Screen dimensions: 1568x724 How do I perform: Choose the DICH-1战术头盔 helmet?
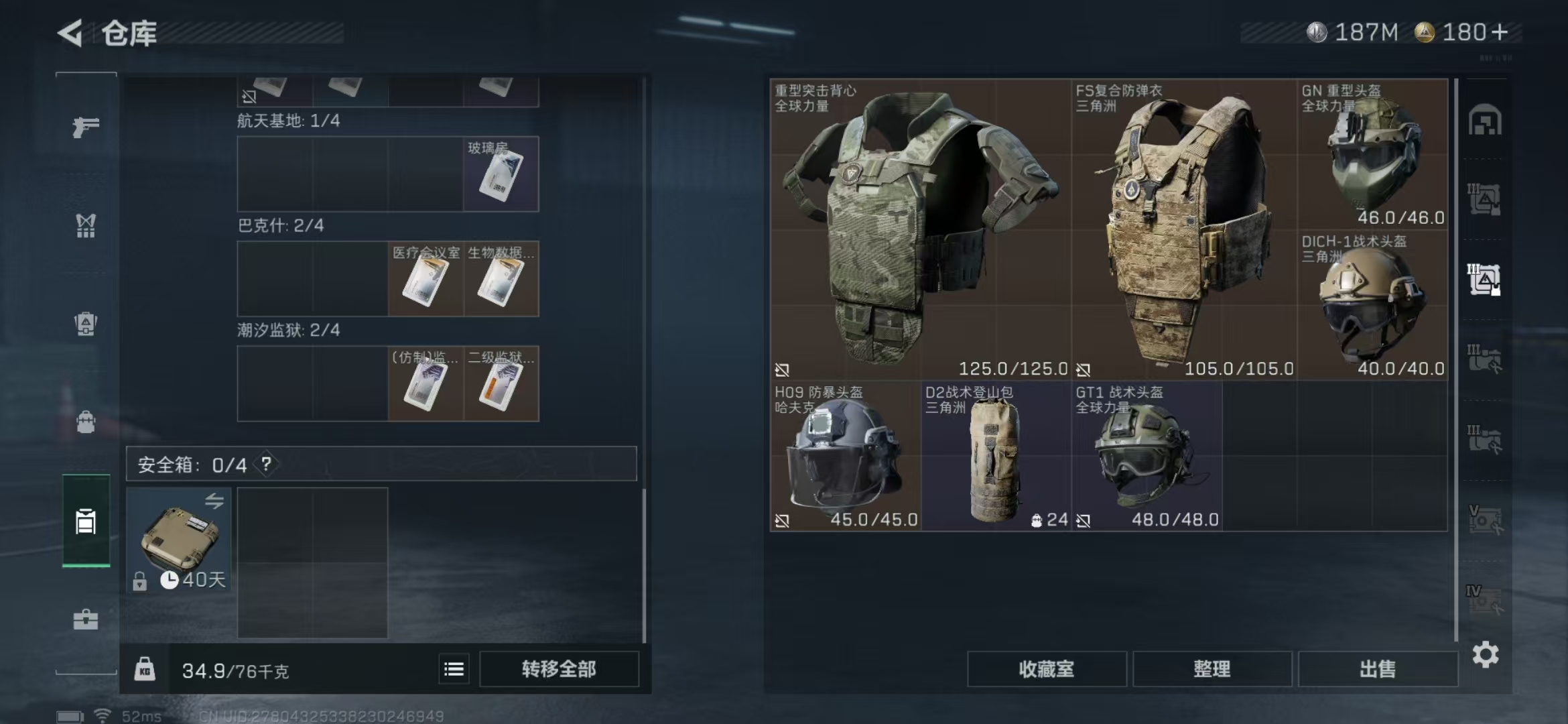(1372, 305)
